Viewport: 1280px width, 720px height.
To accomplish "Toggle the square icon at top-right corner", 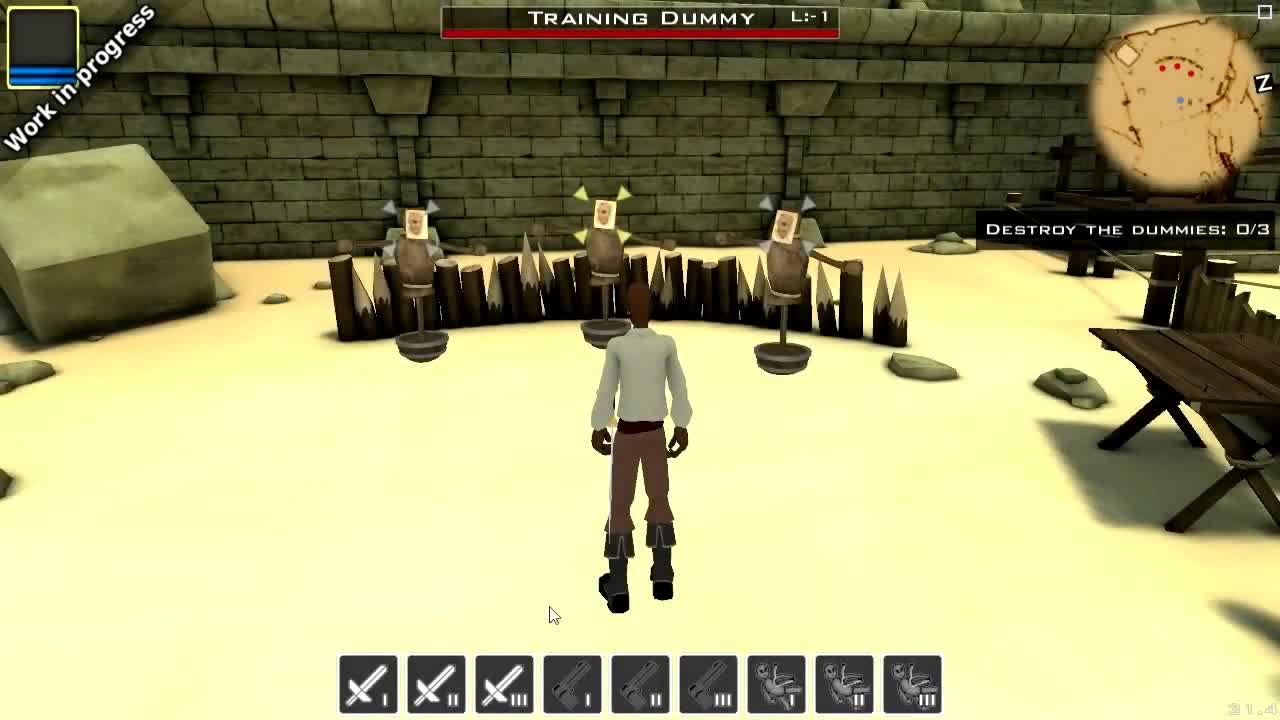I will (1265, 12).
